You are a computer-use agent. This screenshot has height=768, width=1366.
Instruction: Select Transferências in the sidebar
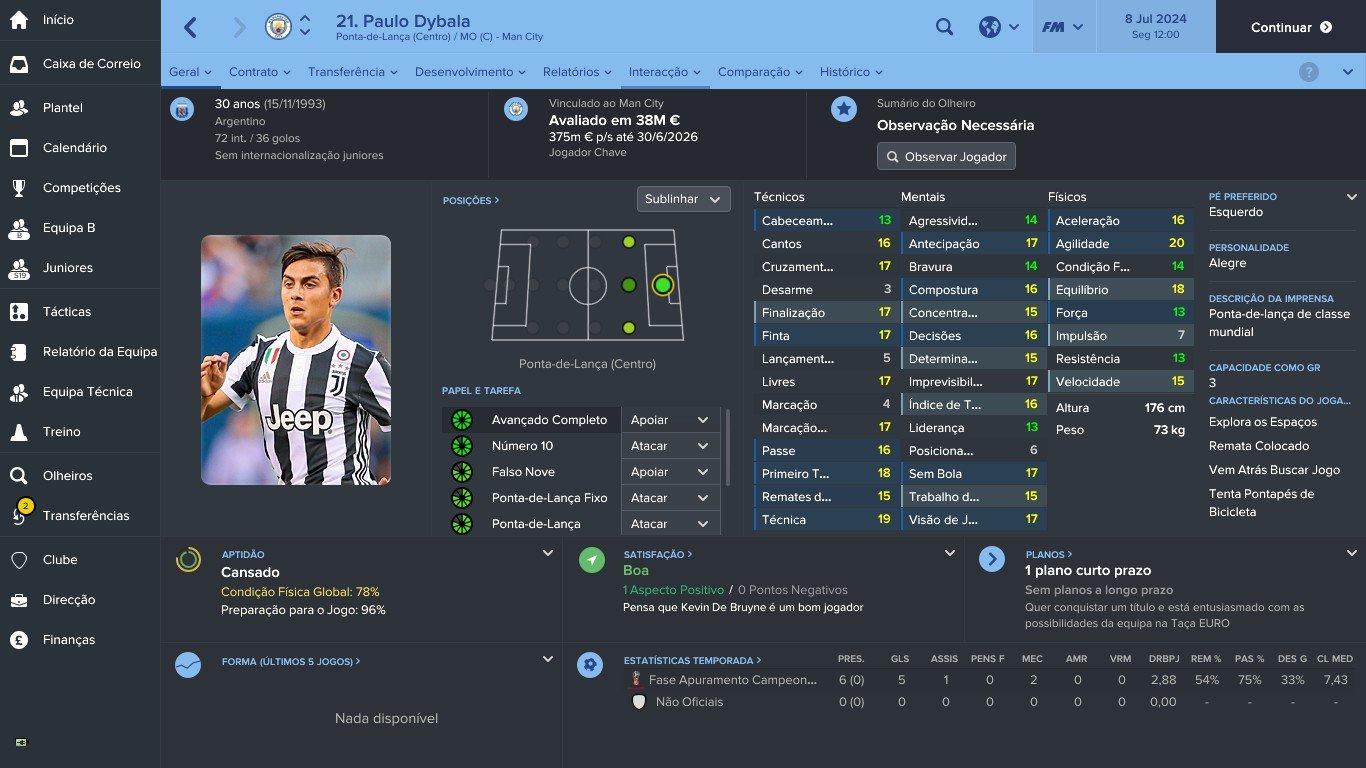point(85,516)
